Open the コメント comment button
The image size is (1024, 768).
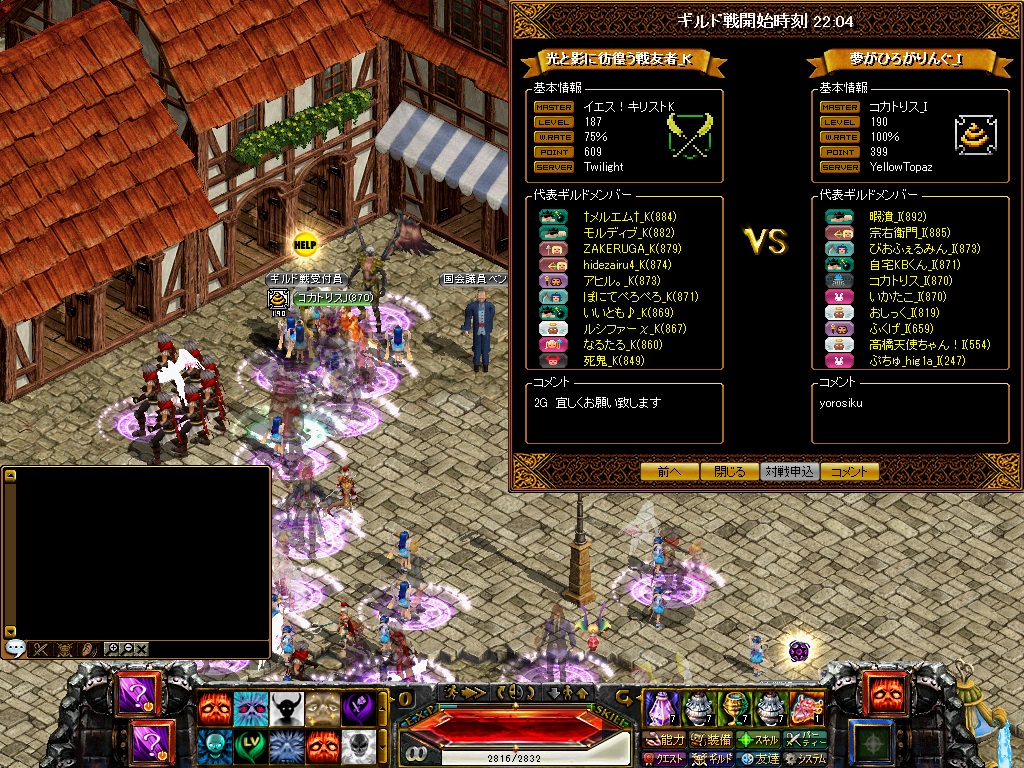pos(849,472)
